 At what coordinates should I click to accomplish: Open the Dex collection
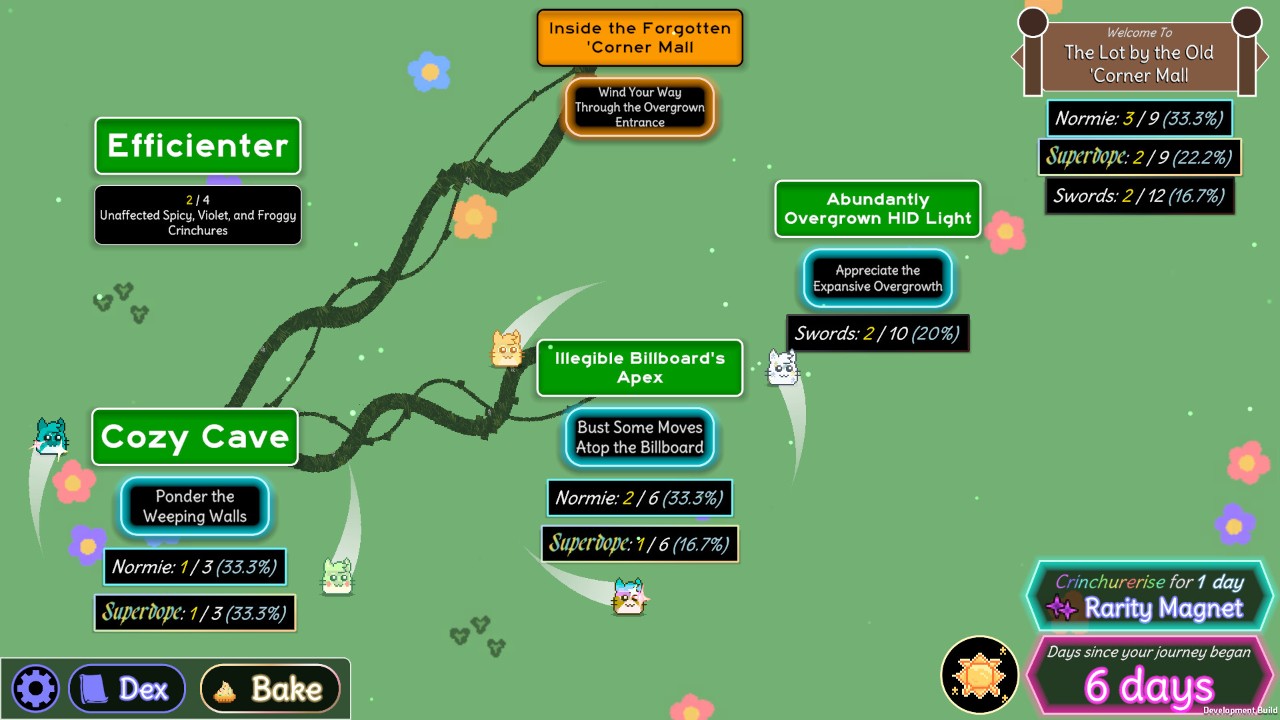127,689
